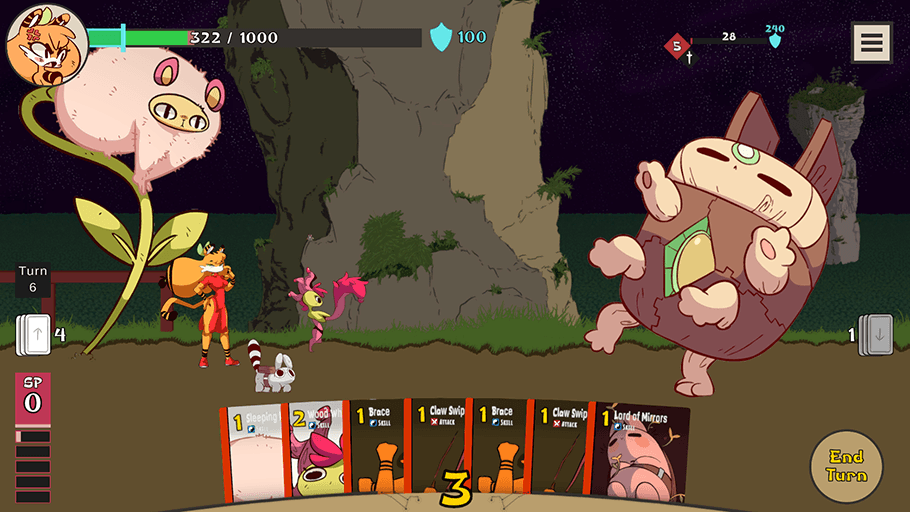Image resolution: width=910 pixels, height=512 pixels.
Task: Open the SP special points gauge
Action: pos(33,397)
